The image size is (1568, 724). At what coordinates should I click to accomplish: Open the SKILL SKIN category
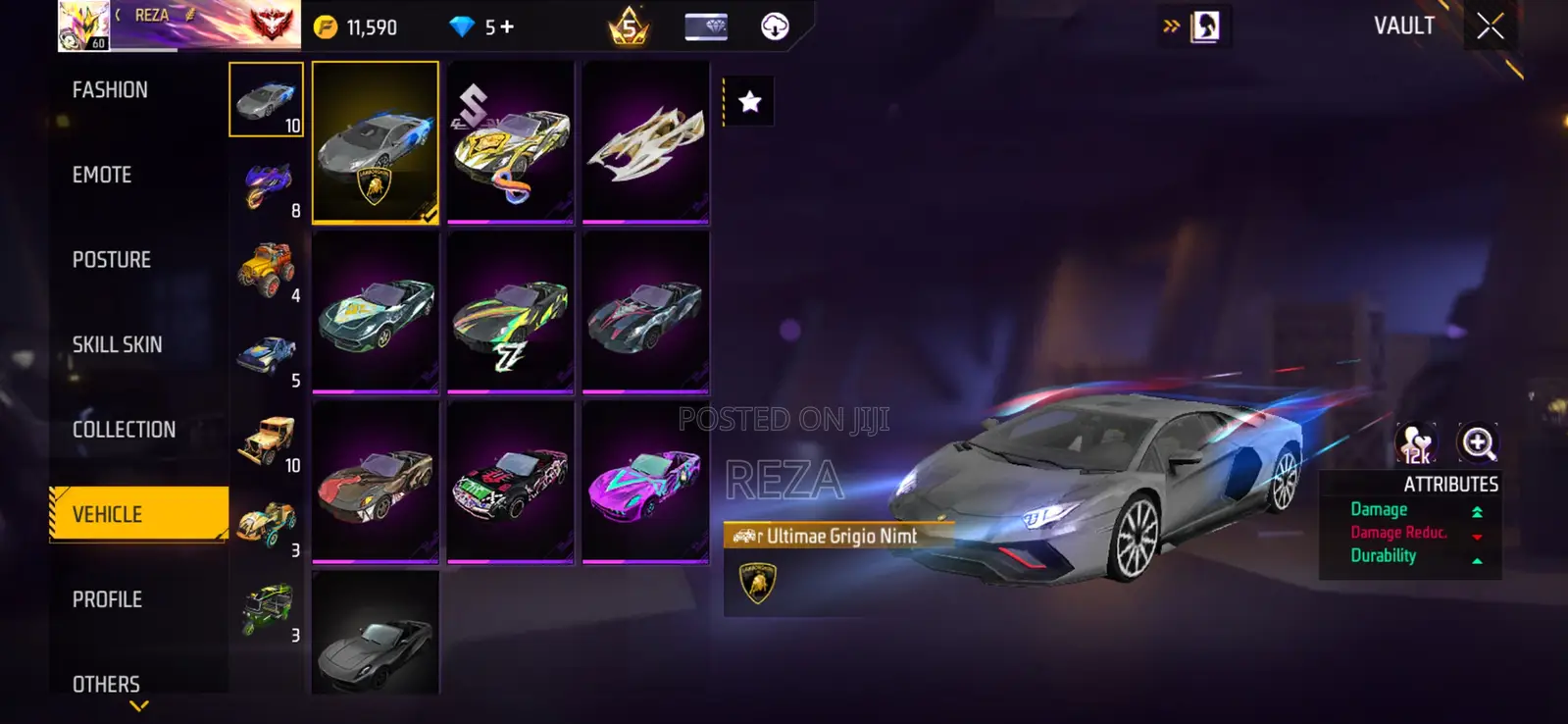point(116,344)
